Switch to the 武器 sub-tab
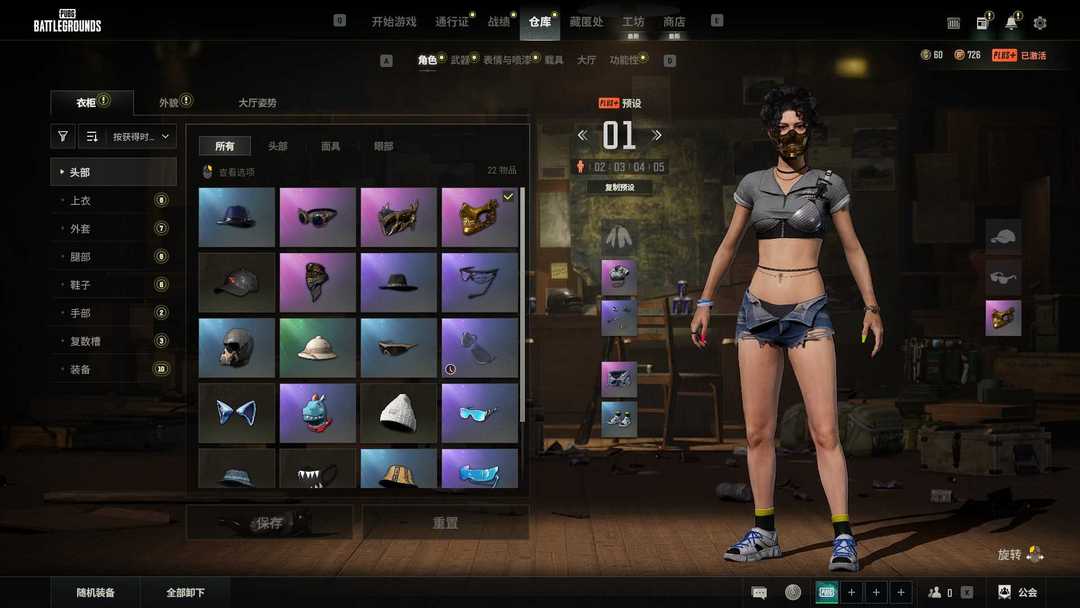 click(460, 60)
